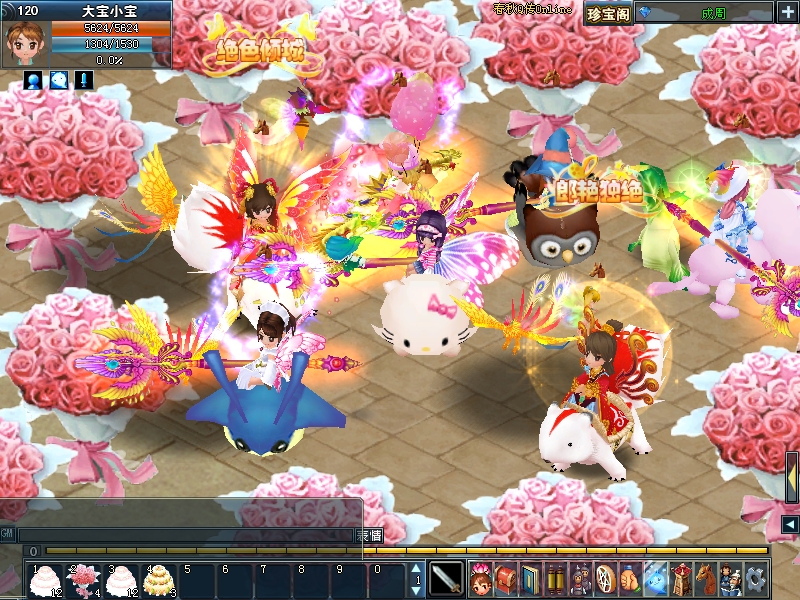
Task: Use the pink rose bouquet in slot 2
Action: coord(83,579)
